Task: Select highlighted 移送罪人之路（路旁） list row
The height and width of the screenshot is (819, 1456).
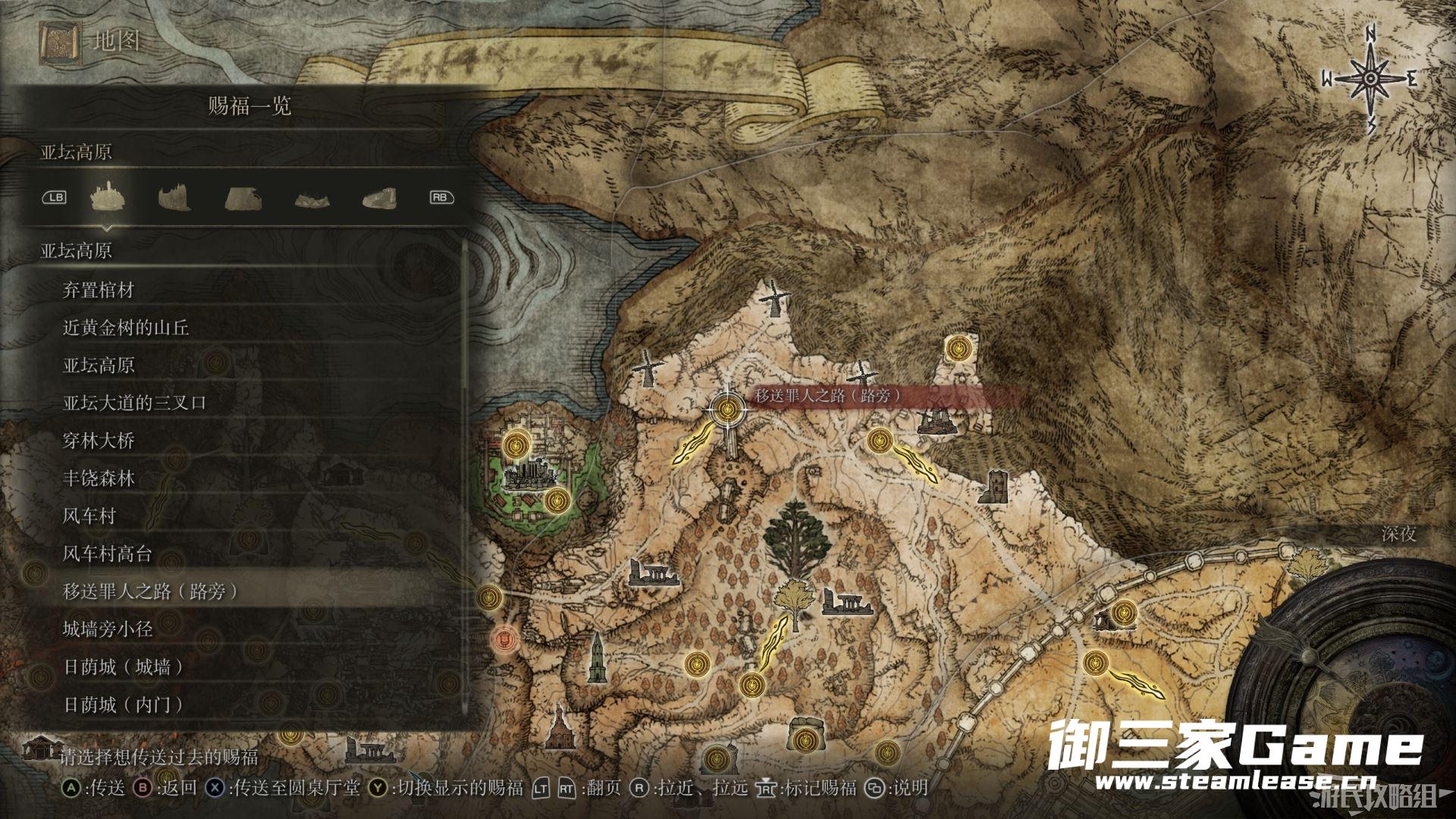Action: tap(150, 591)
